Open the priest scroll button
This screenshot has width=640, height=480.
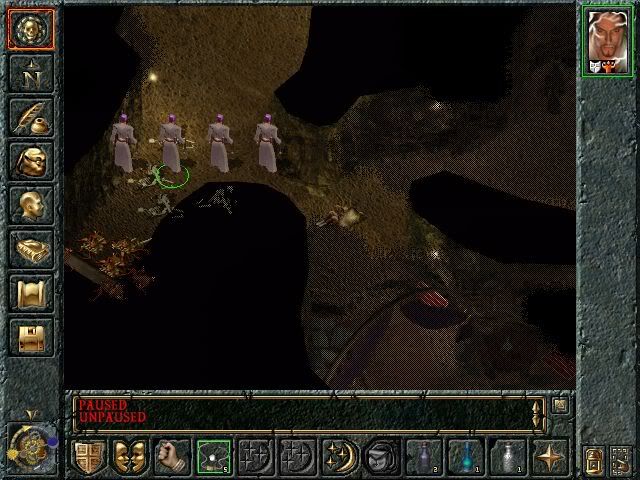click(30, 293)
